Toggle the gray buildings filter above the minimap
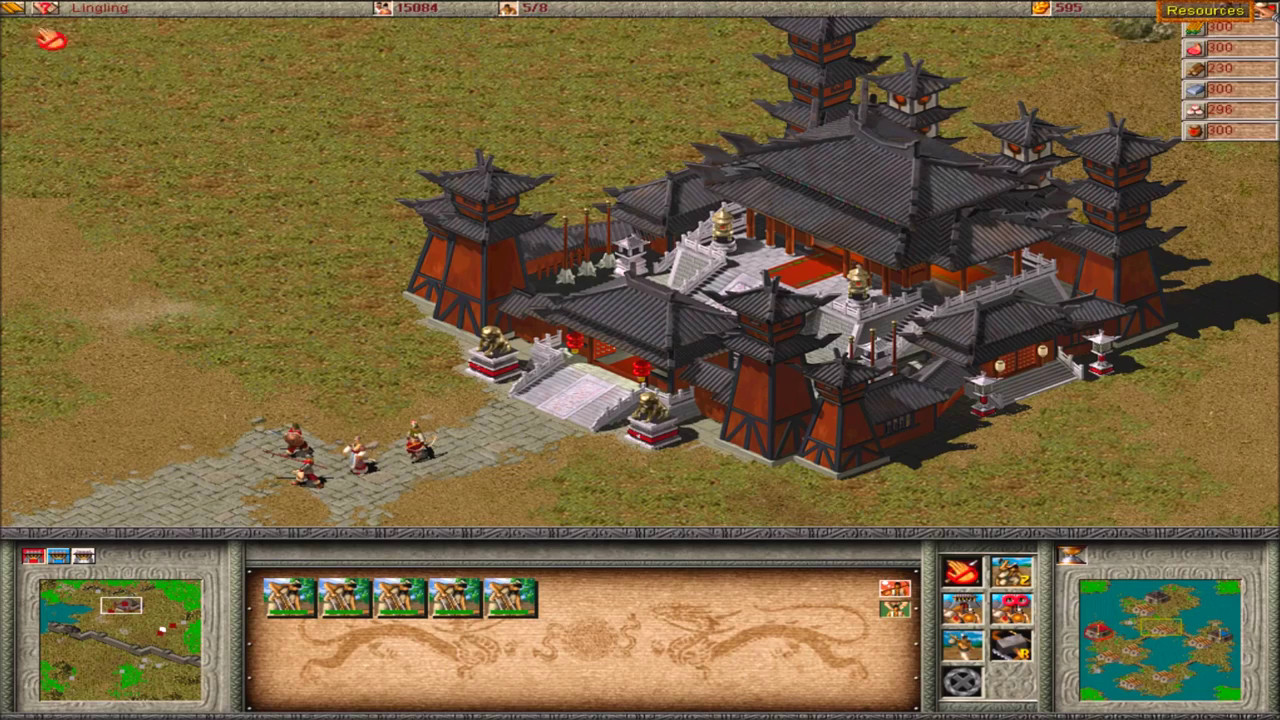 pyautogui.click(x=82, y=556)
